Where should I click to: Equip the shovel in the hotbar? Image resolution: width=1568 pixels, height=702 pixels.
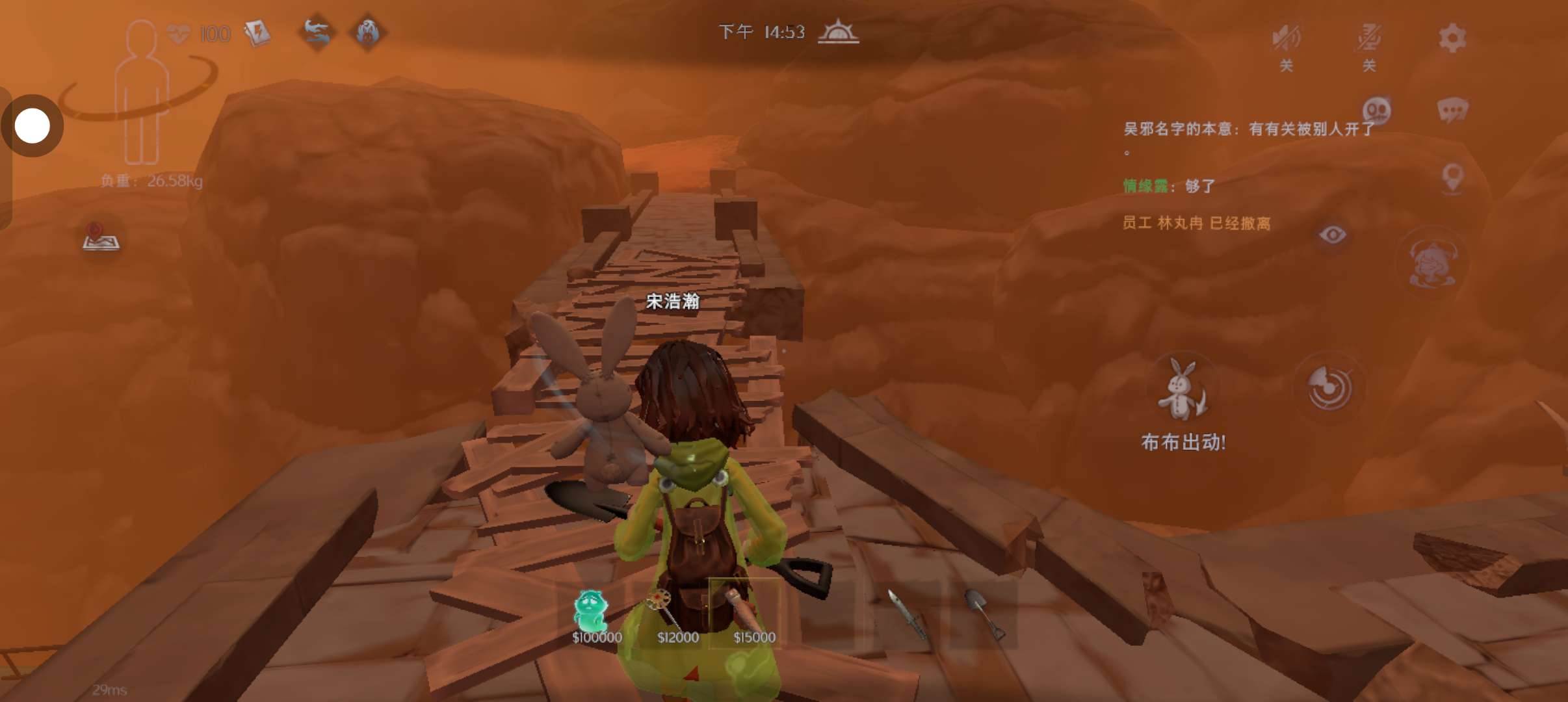click(984, 614)
